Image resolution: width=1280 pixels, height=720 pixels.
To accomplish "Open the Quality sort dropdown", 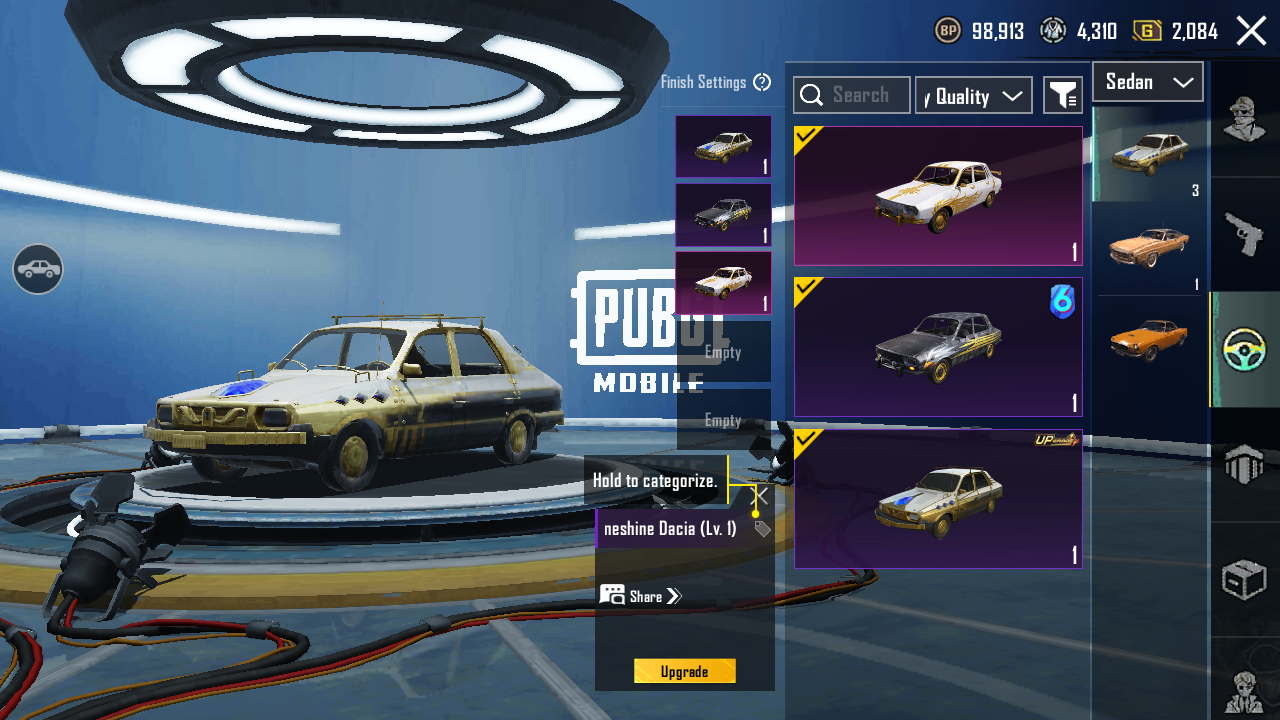I will click(x=973, y=96).
